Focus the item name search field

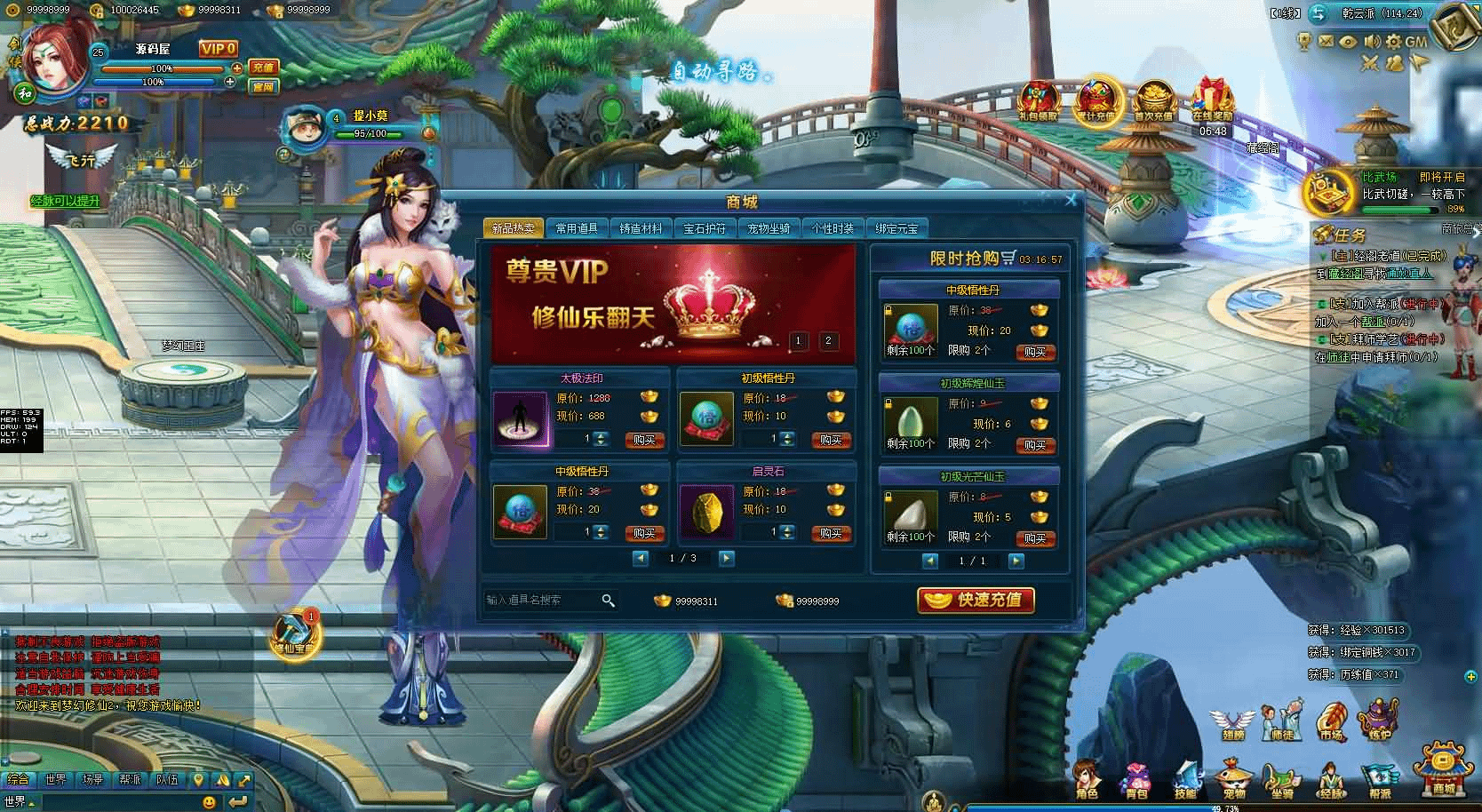(x=542, y=601)
